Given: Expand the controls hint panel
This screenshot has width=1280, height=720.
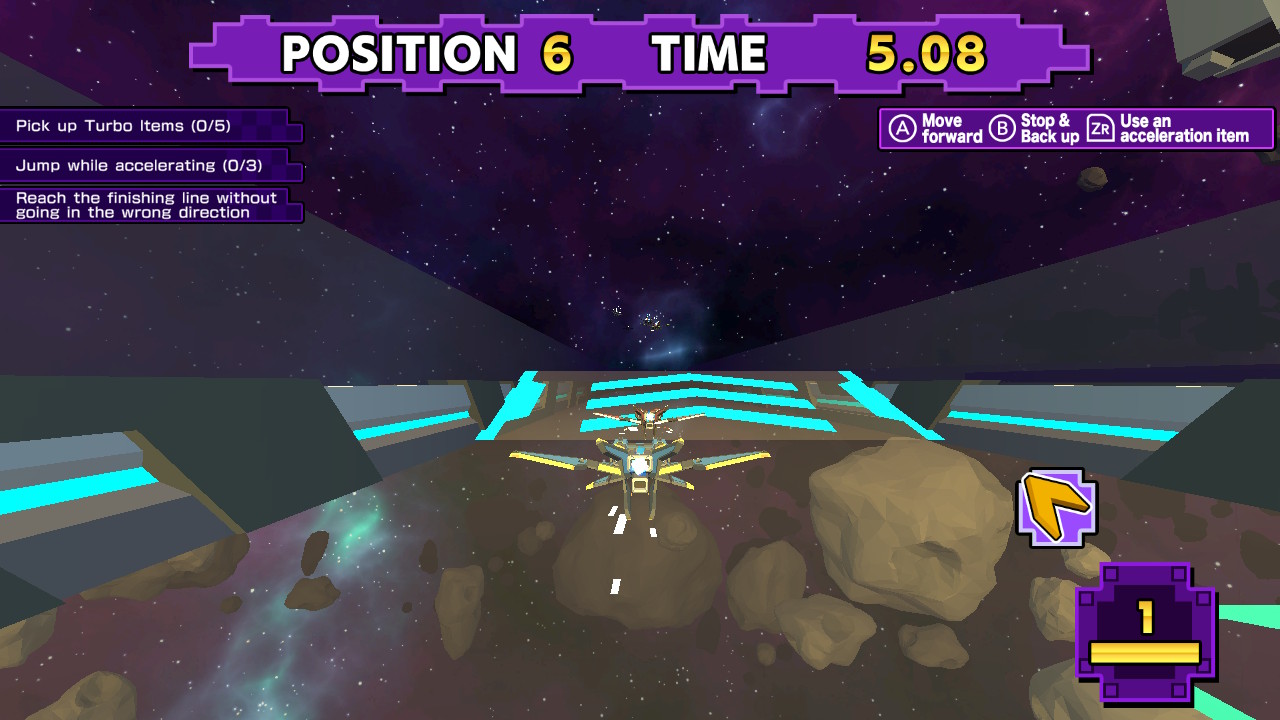Looking at the screenshot, I should click(1075, 128).
